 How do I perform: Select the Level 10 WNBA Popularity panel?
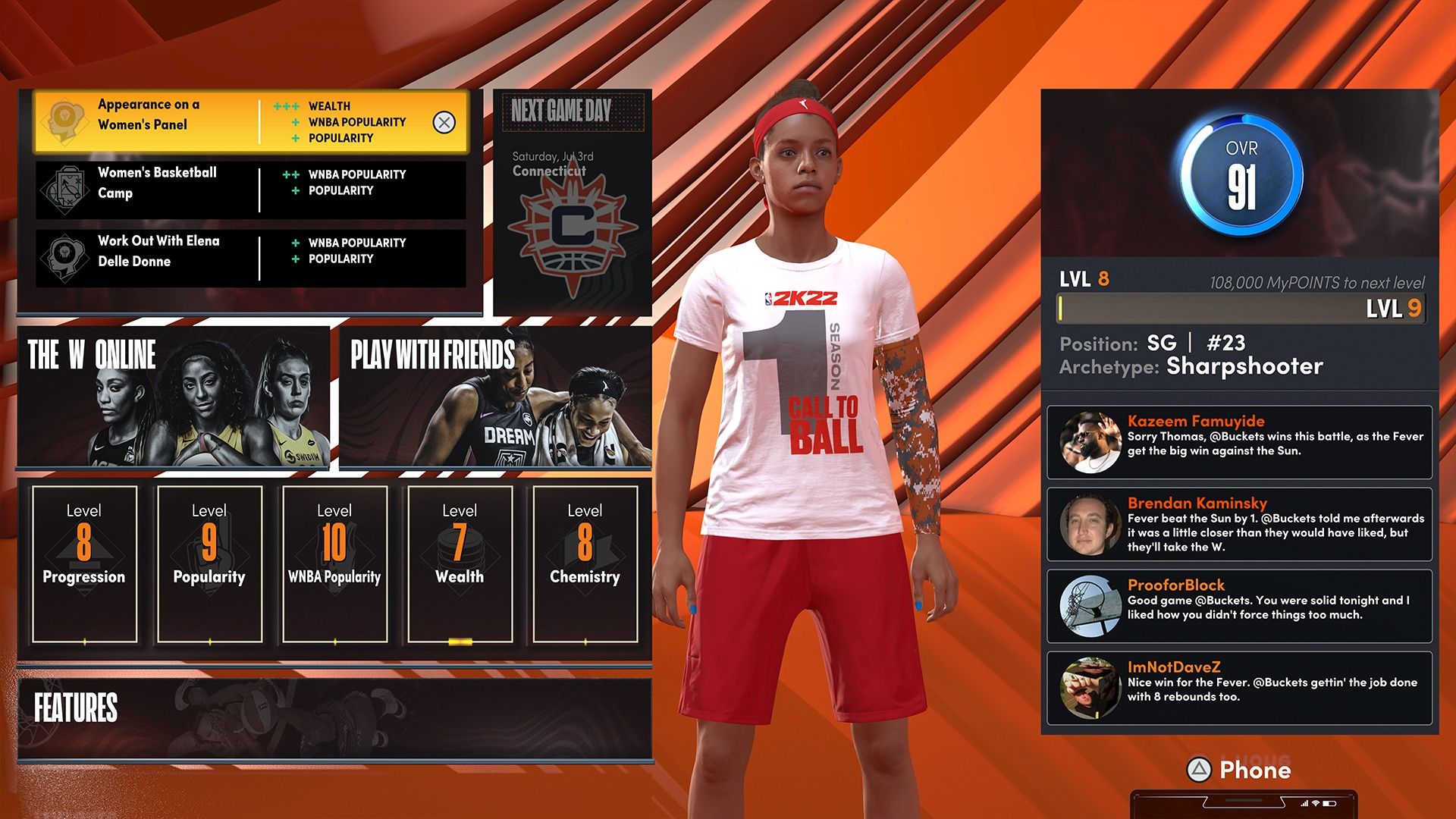point(334,561)
